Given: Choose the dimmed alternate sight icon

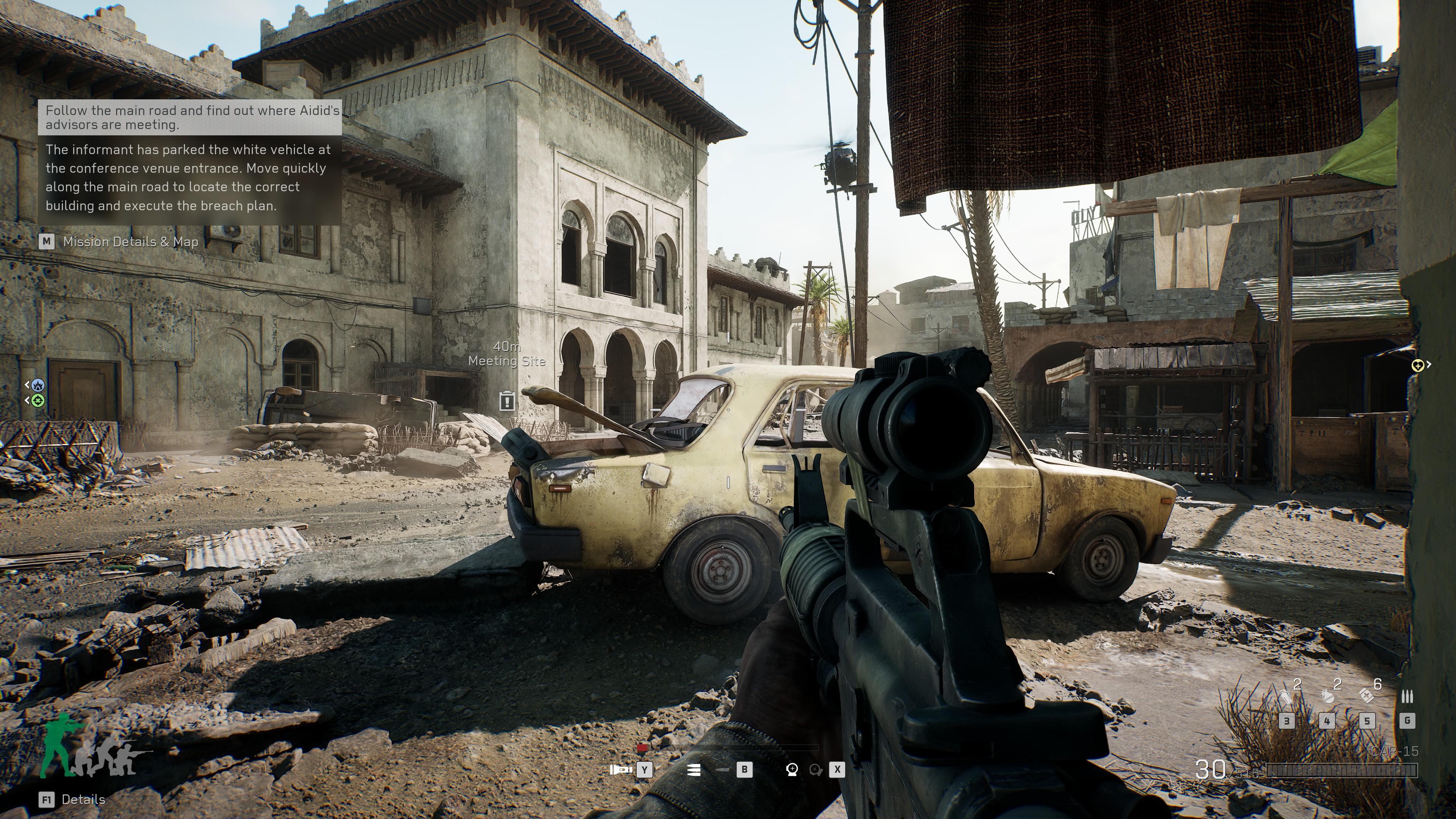Looking at the screenshot, I should point(815,769).
